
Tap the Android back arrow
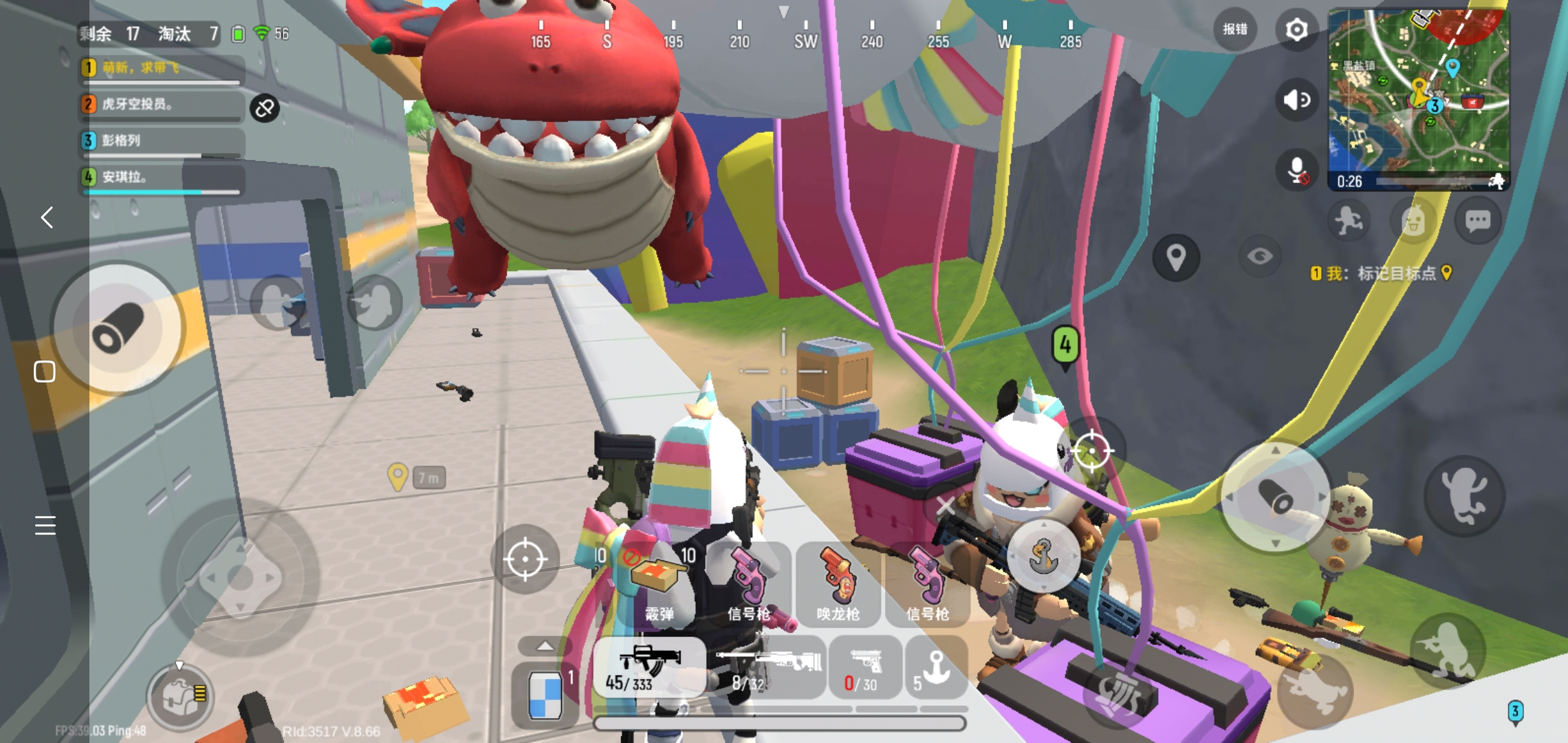point(47,217)
